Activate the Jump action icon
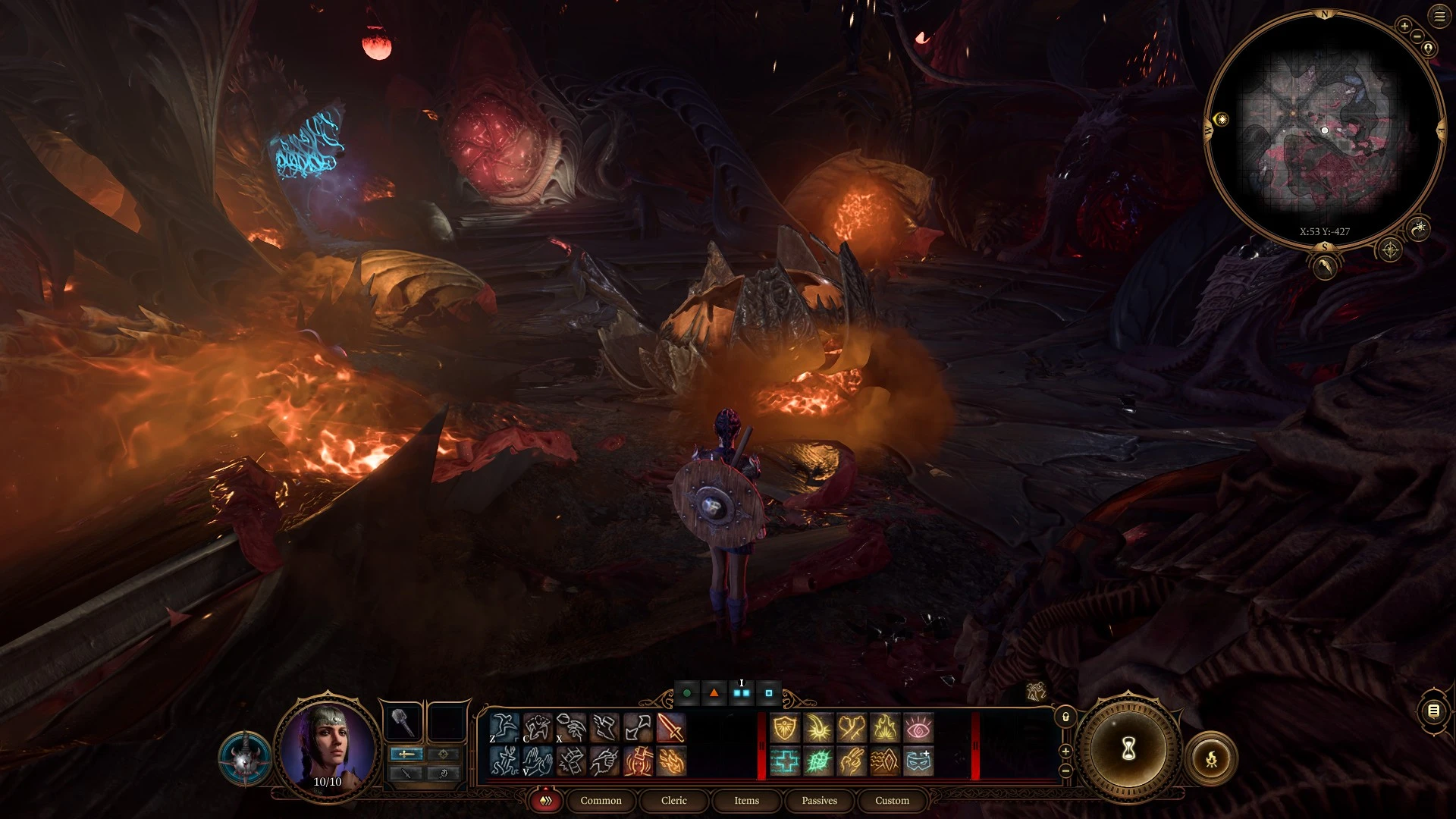 coord(504,728)
